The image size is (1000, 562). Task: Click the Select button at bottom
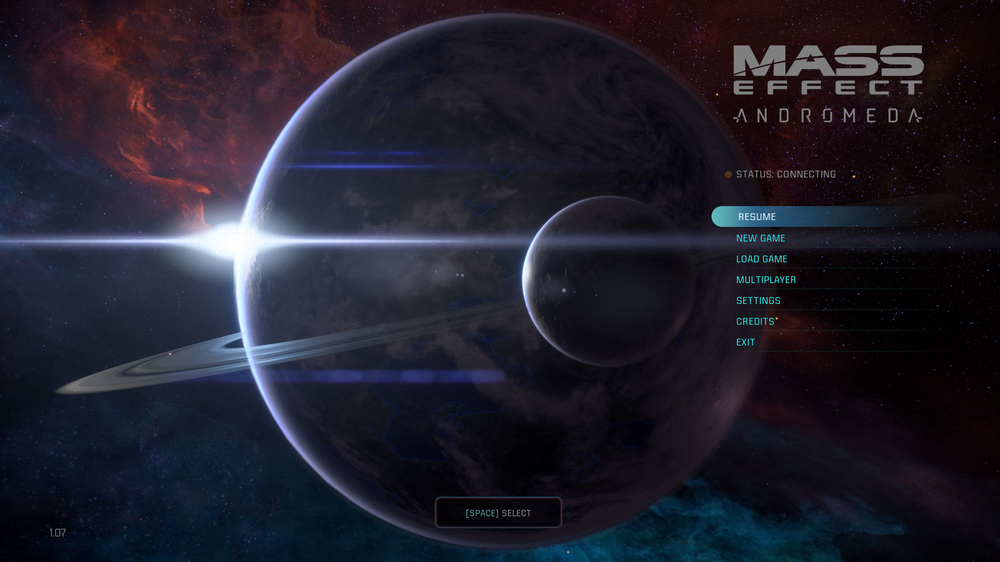[498, 513]
